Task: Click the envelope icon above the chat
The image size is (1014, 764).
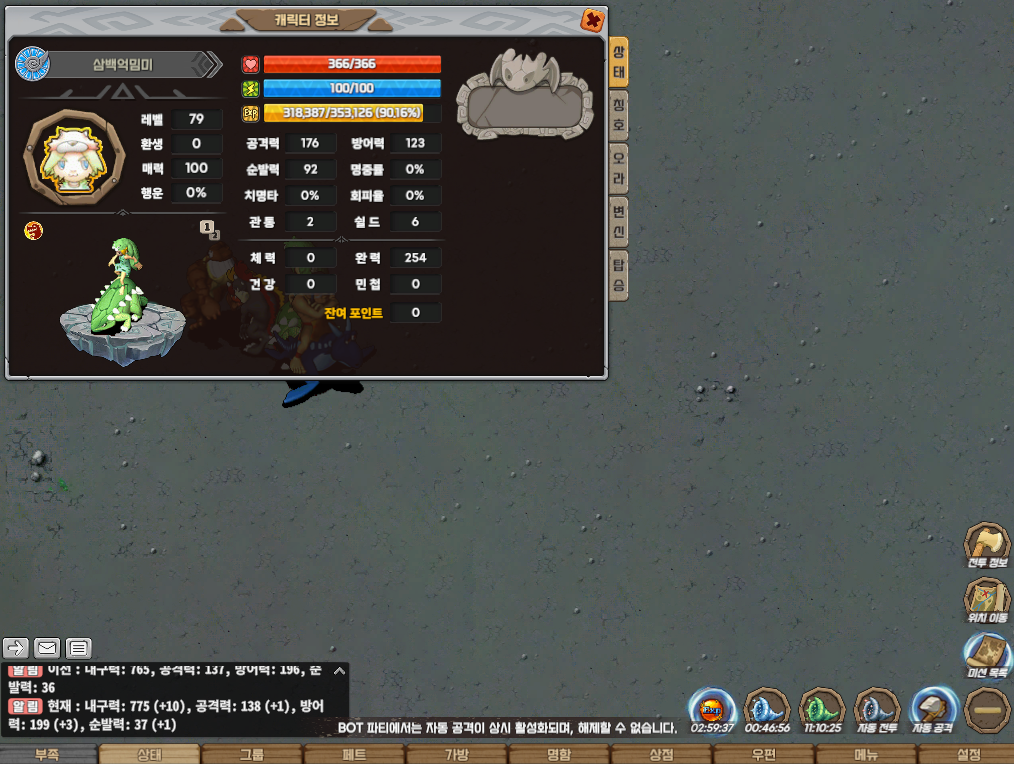Action: (47, 647)
